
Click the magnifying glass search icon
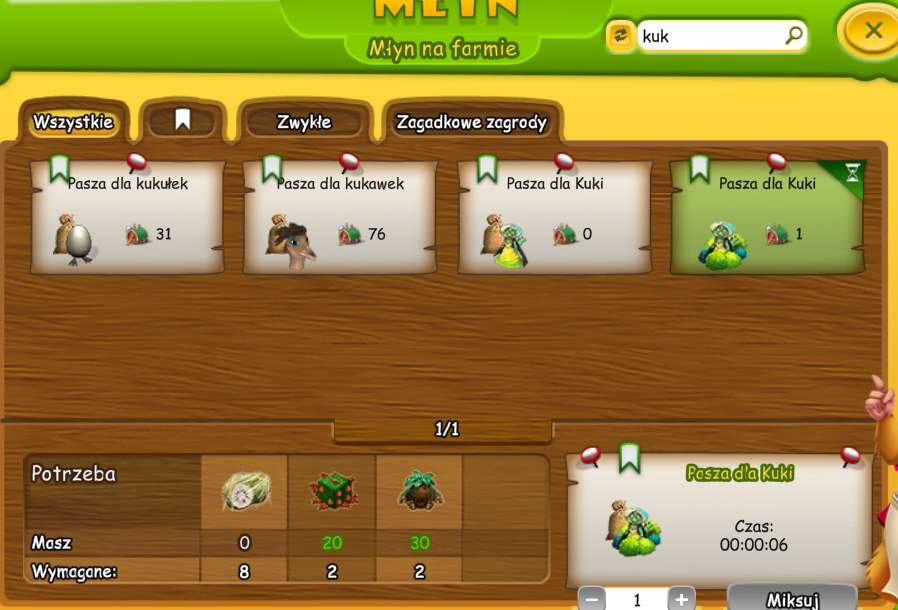pyautogui.click(x=793, y=36)
